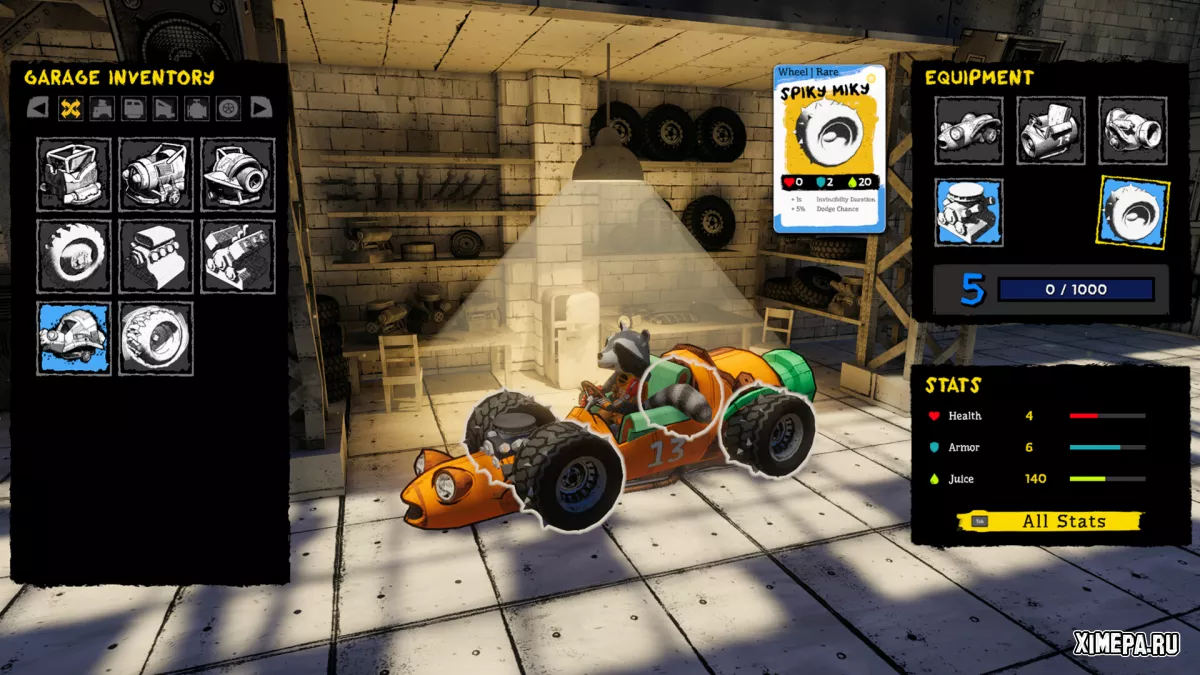Viewport: 1200px width, 675px height.
Task: Select the engine block with air scoop
Action: point(155,256)
